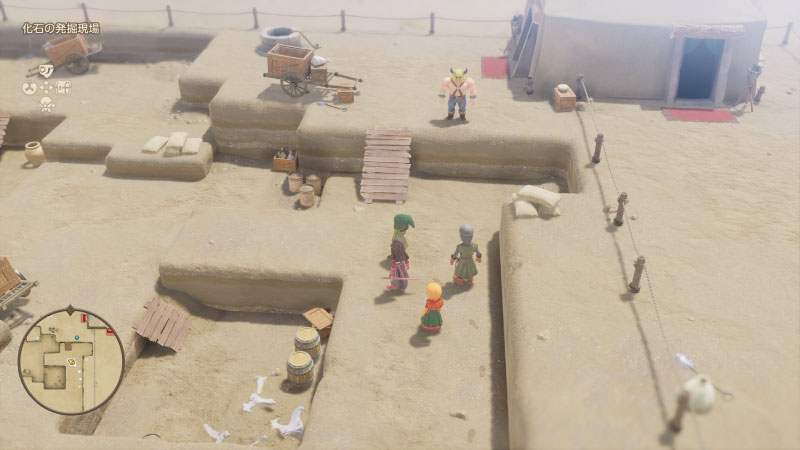Screen dimensions: 800x450
Task: Activate the skull-shaped shortcut icon
Action: 47,104
